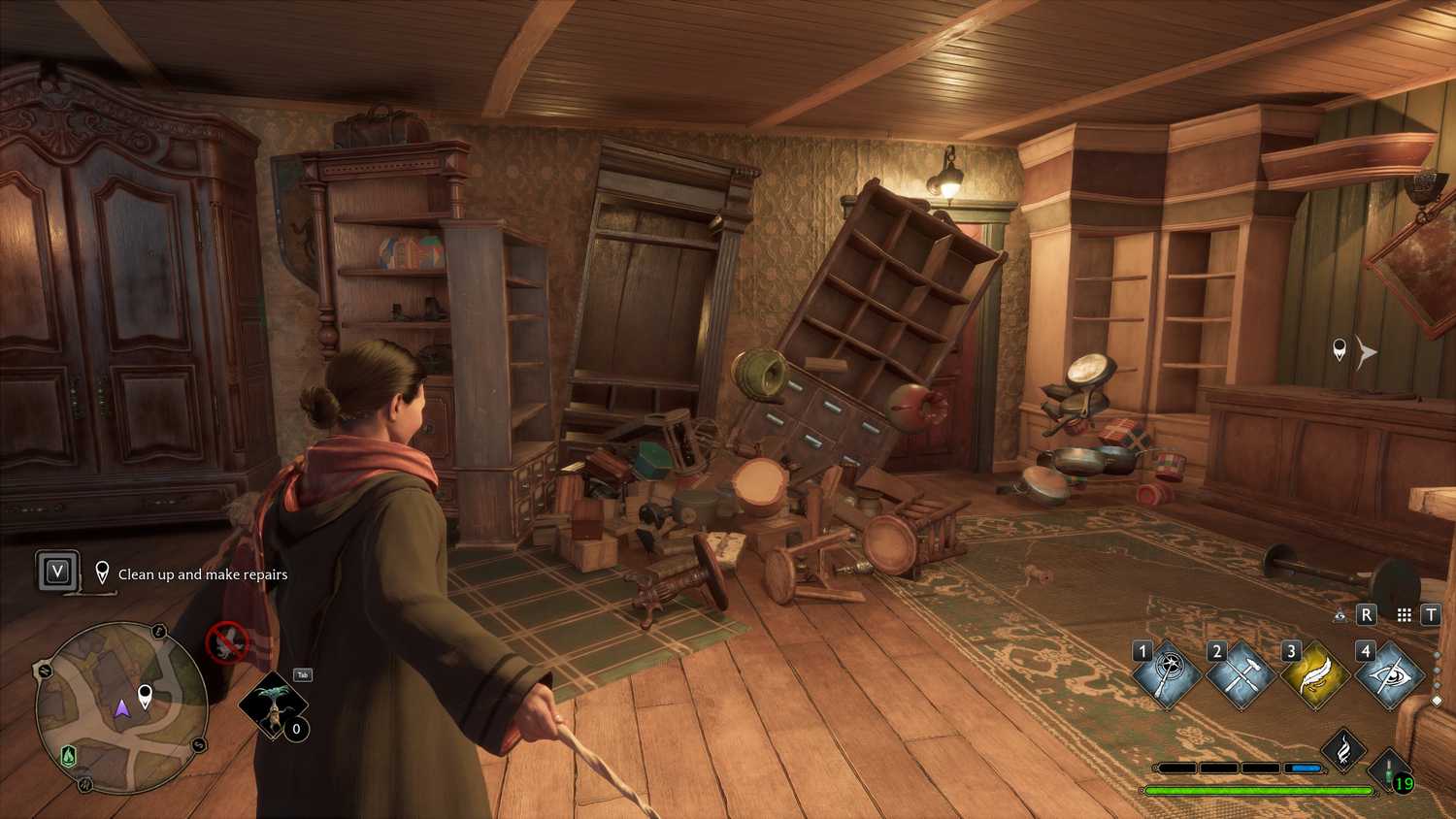The width and height of the screenshot is (1456, 819).
Task: Click the spell set grid icon
Action: (1404, 616)
